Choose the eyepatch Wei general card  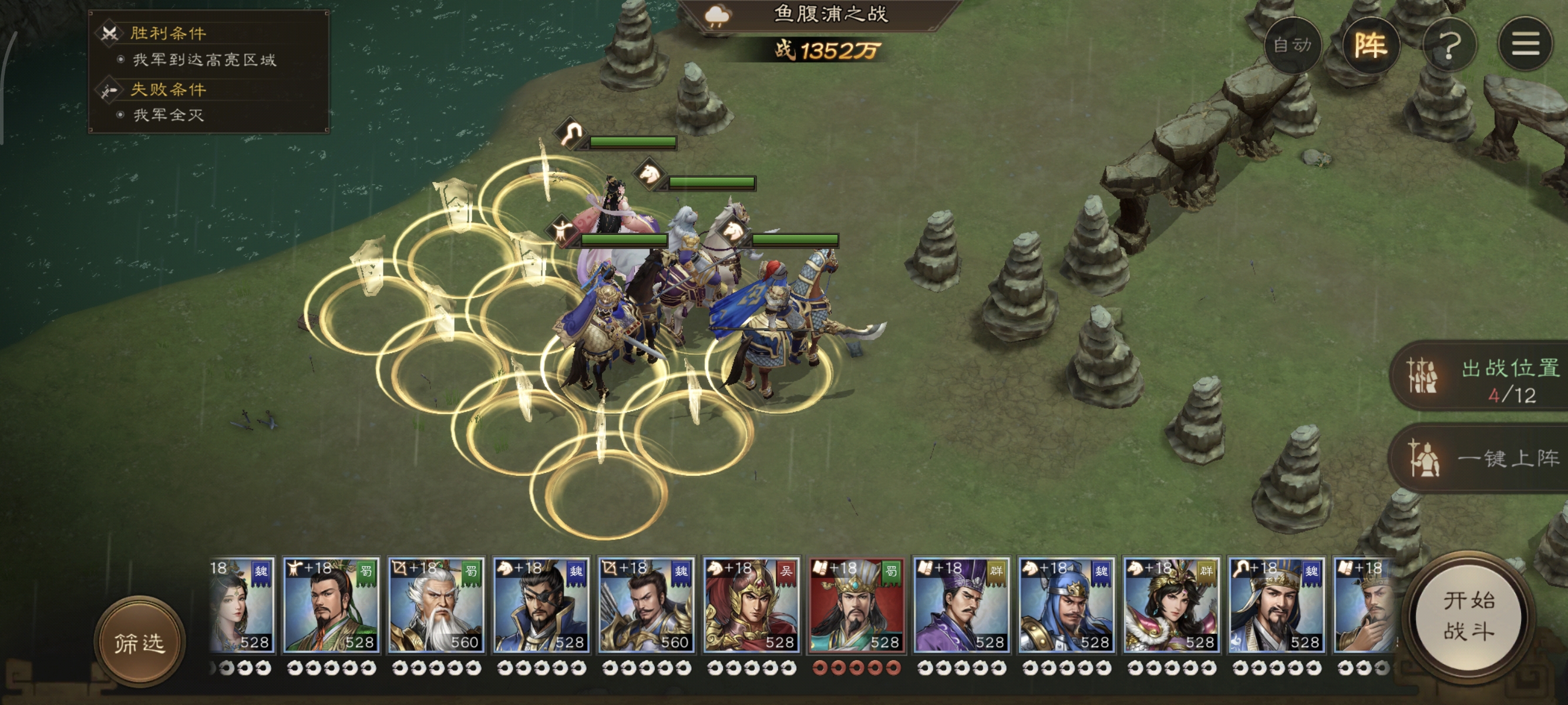[x=541, y=605]
